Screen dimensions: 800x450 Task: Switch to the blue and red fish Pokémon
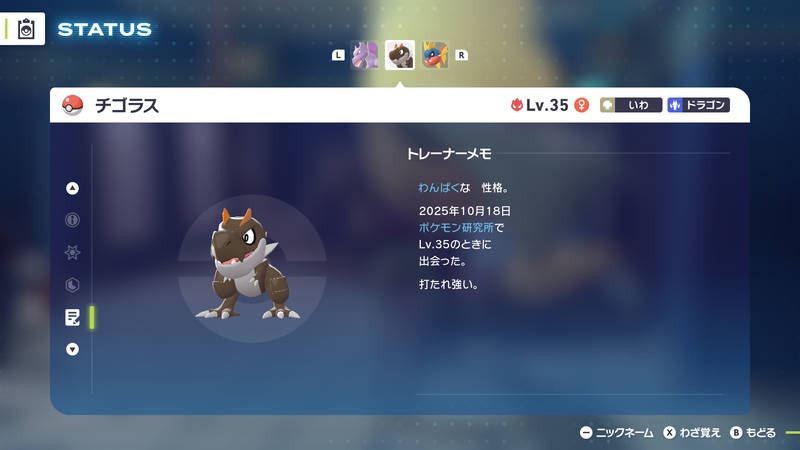pos(435,55)
